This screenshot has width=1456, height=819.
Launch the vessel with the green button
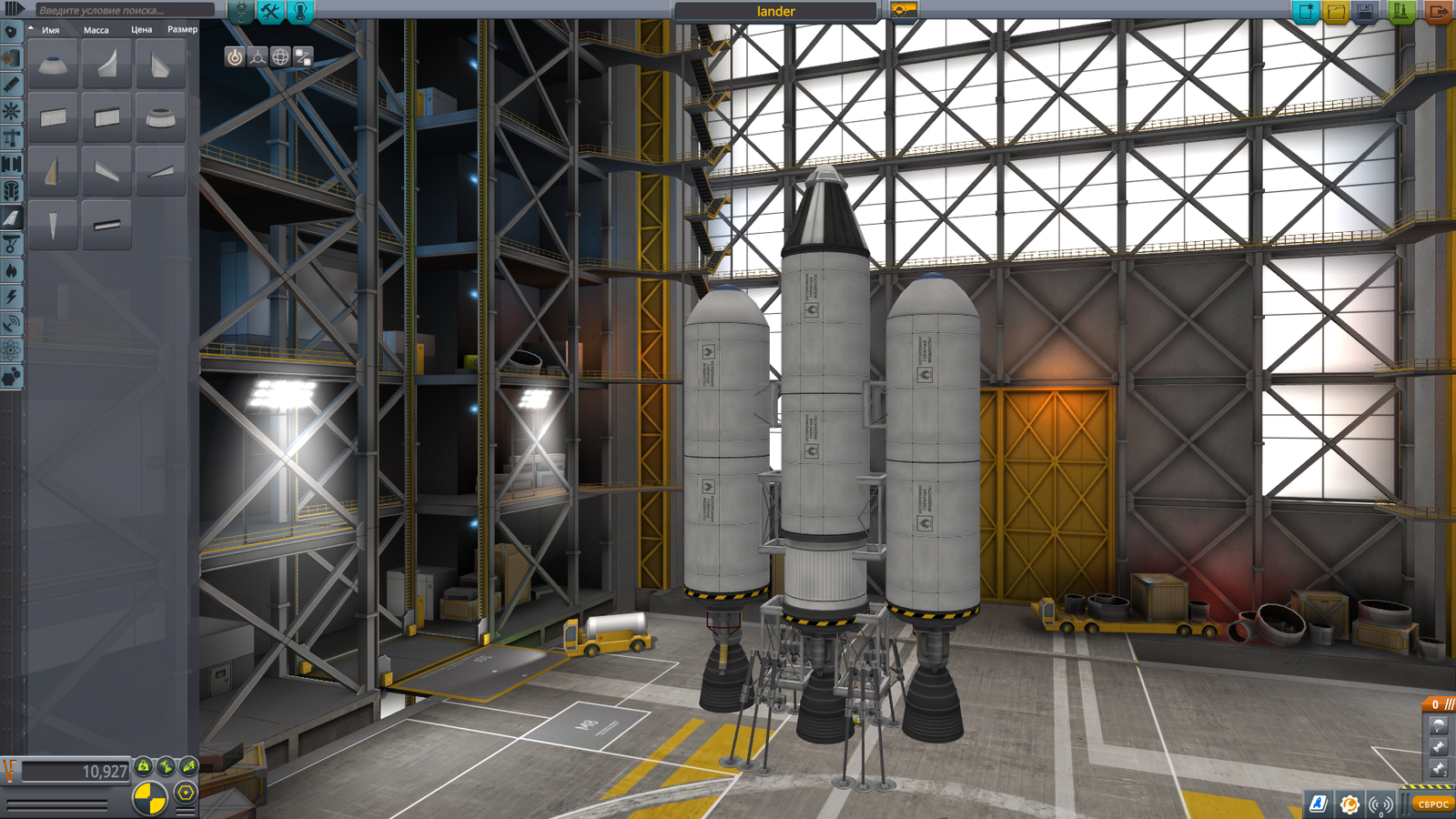(1401, 12)
